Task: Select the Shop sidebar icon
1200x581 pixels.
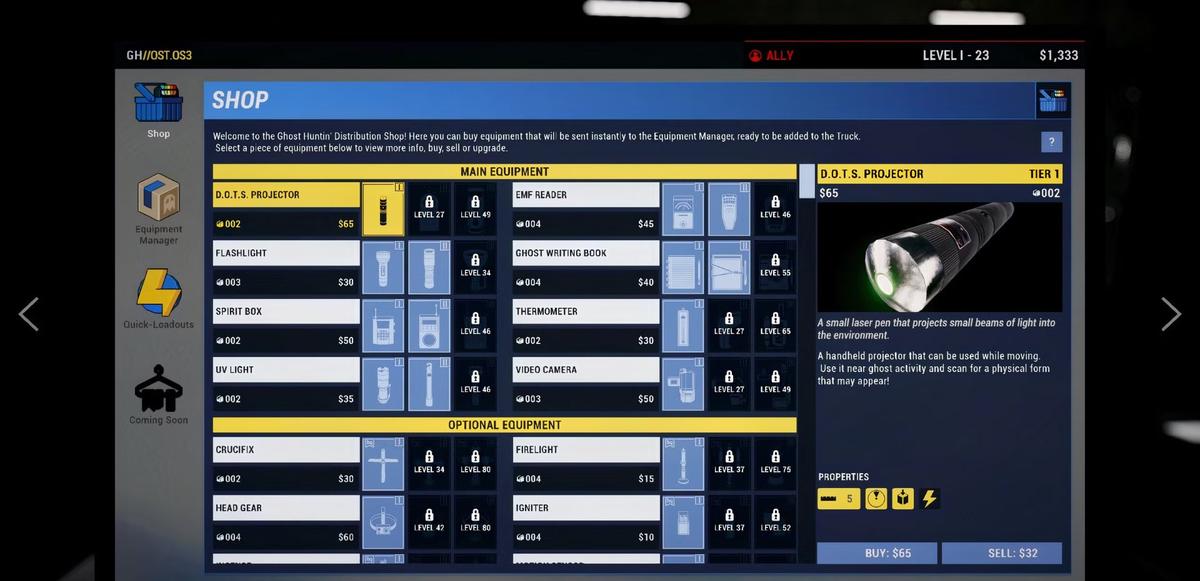Action: tap(158, 109)
